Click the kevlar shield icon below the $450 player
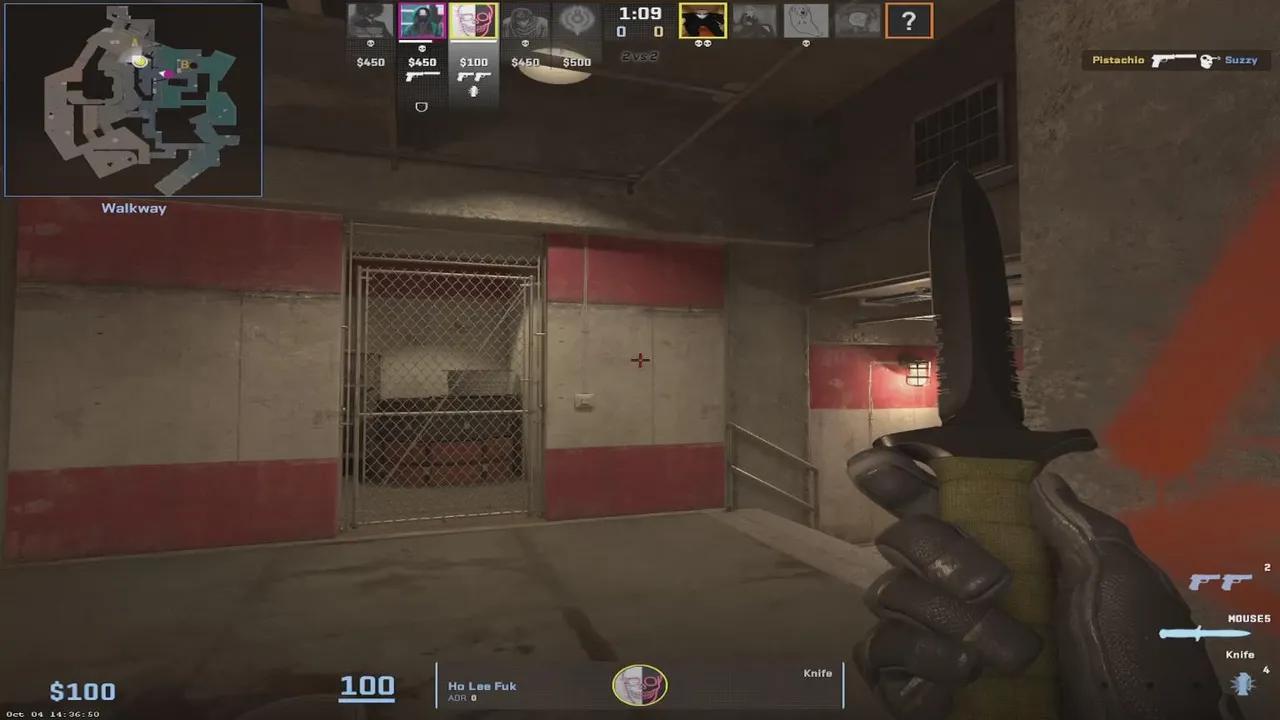Image resolution: width=1280 pixels, height=720 pixels. coord(421,107)
